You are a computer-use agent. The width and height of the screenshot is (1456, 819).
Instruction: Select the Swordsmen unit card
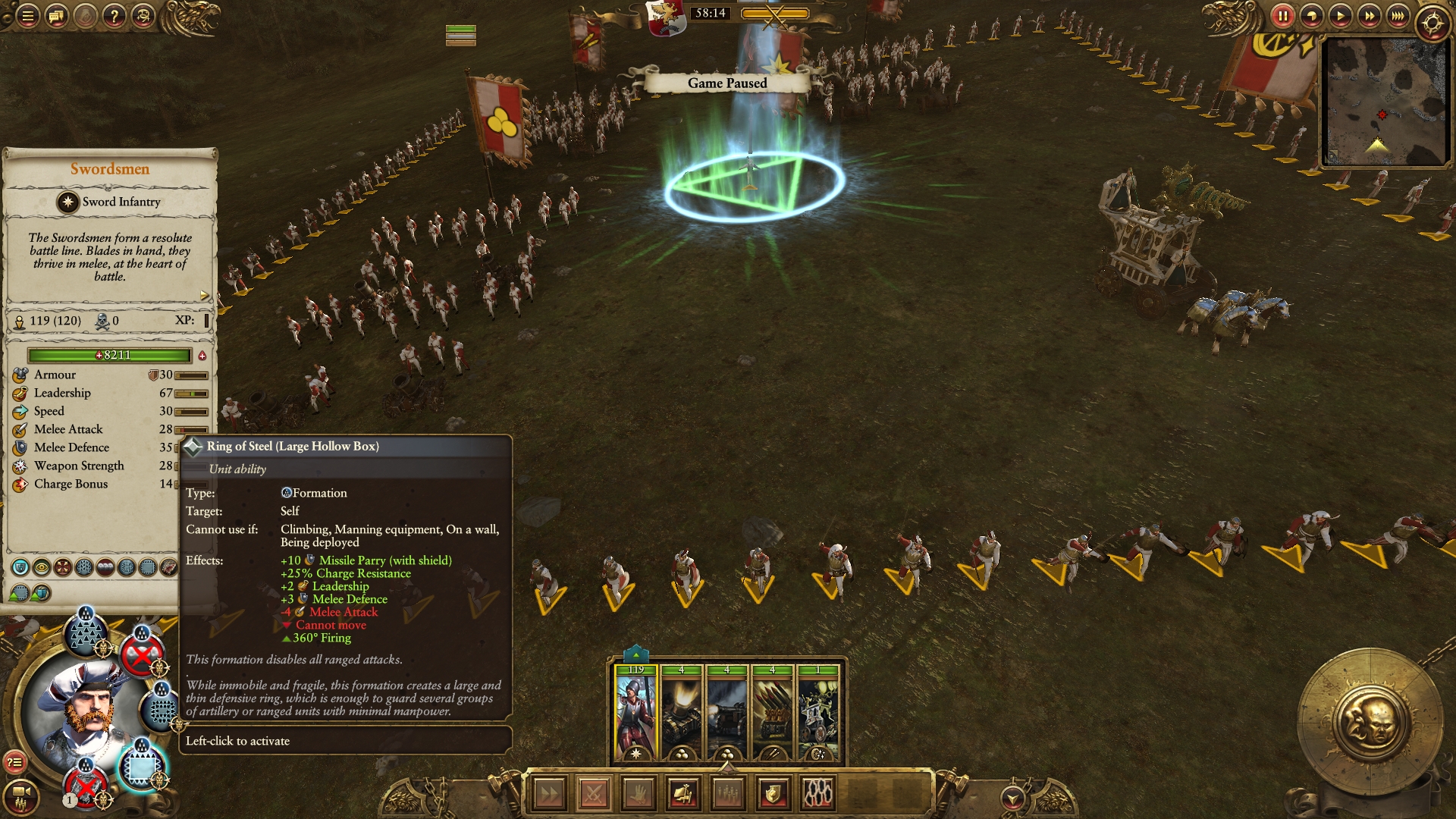[x=635, y=713]
